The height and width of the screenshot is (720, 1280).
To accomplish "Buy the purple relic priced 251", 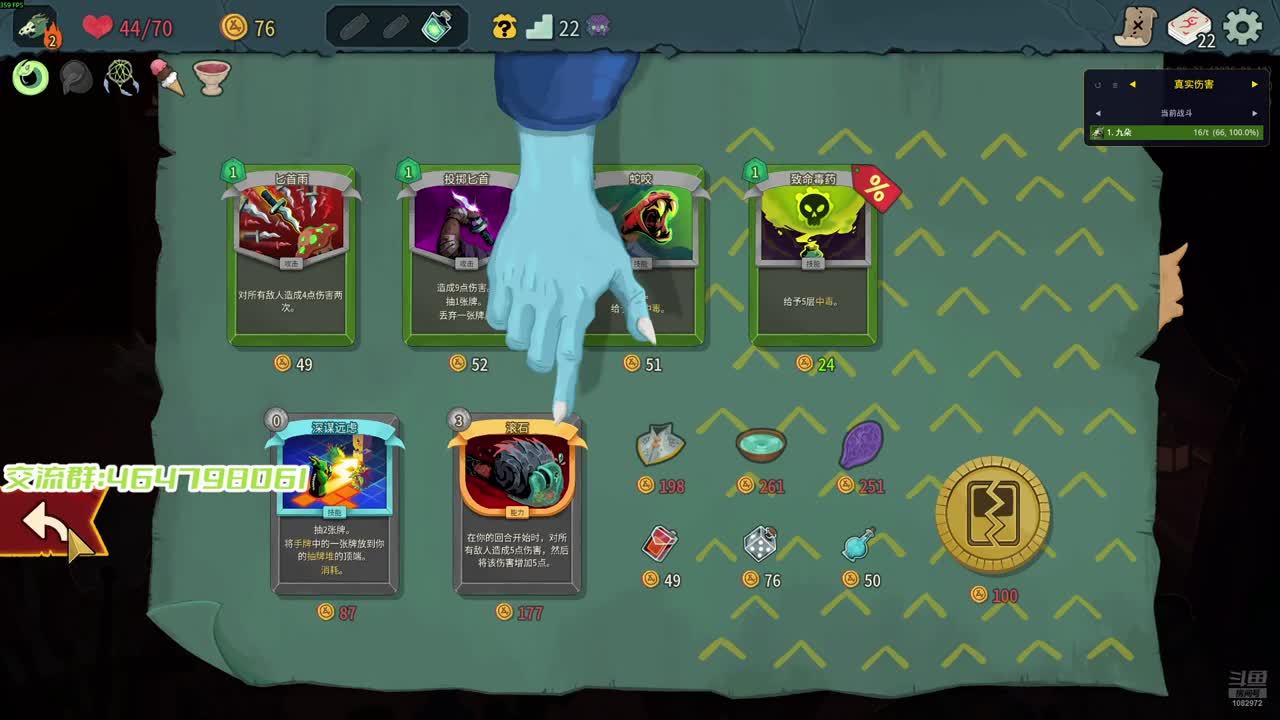I will pos(861,445).
